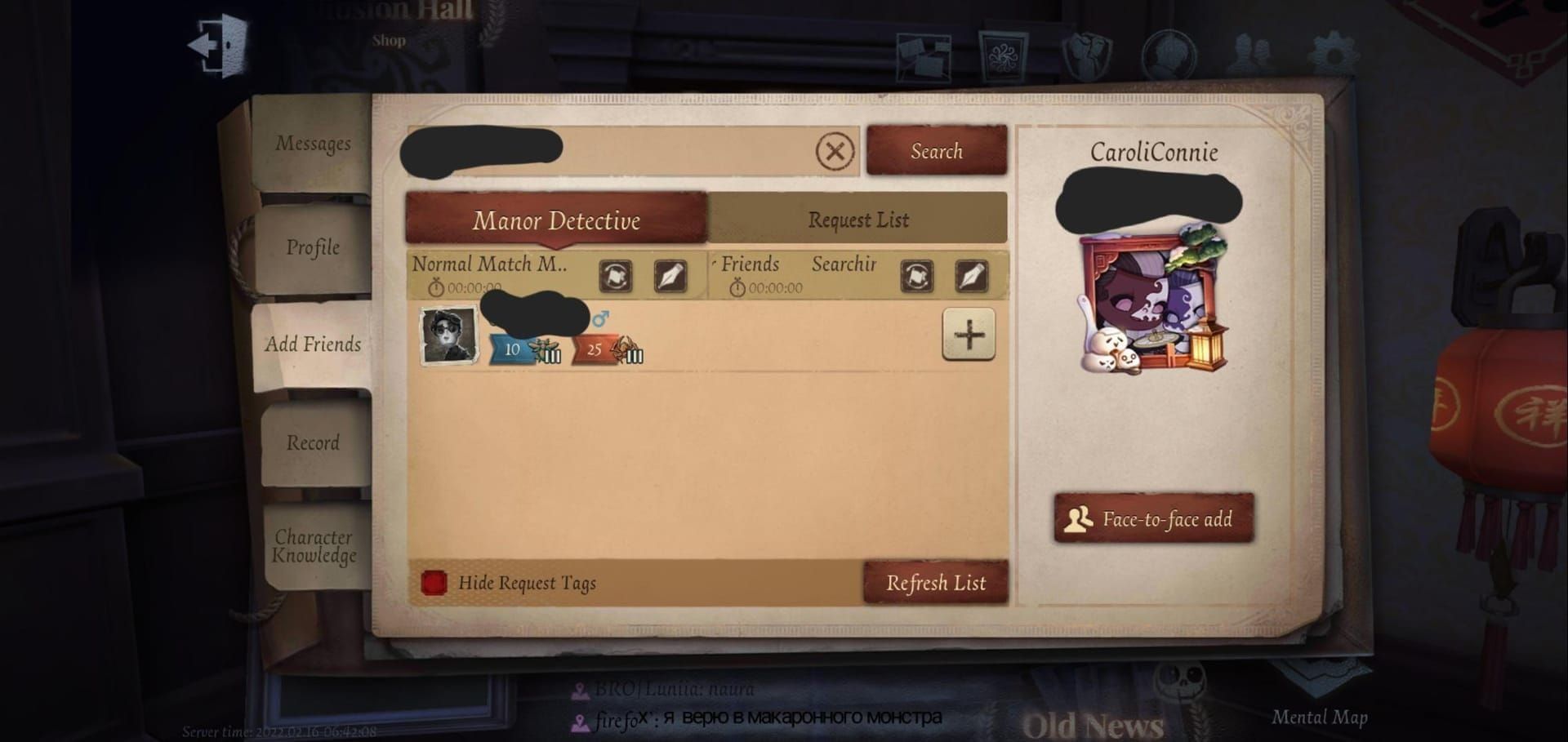
Task: Refresh the Normal Match player list icon
Action: coord(617,276)
